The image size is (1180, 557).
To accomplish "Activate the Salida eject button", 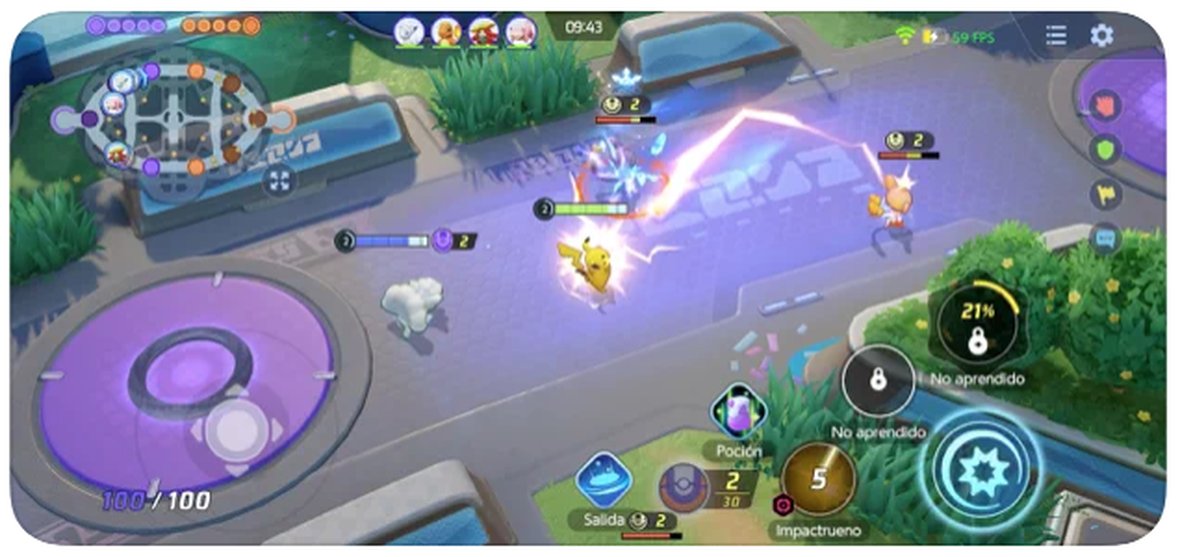I will pos(603,480).
